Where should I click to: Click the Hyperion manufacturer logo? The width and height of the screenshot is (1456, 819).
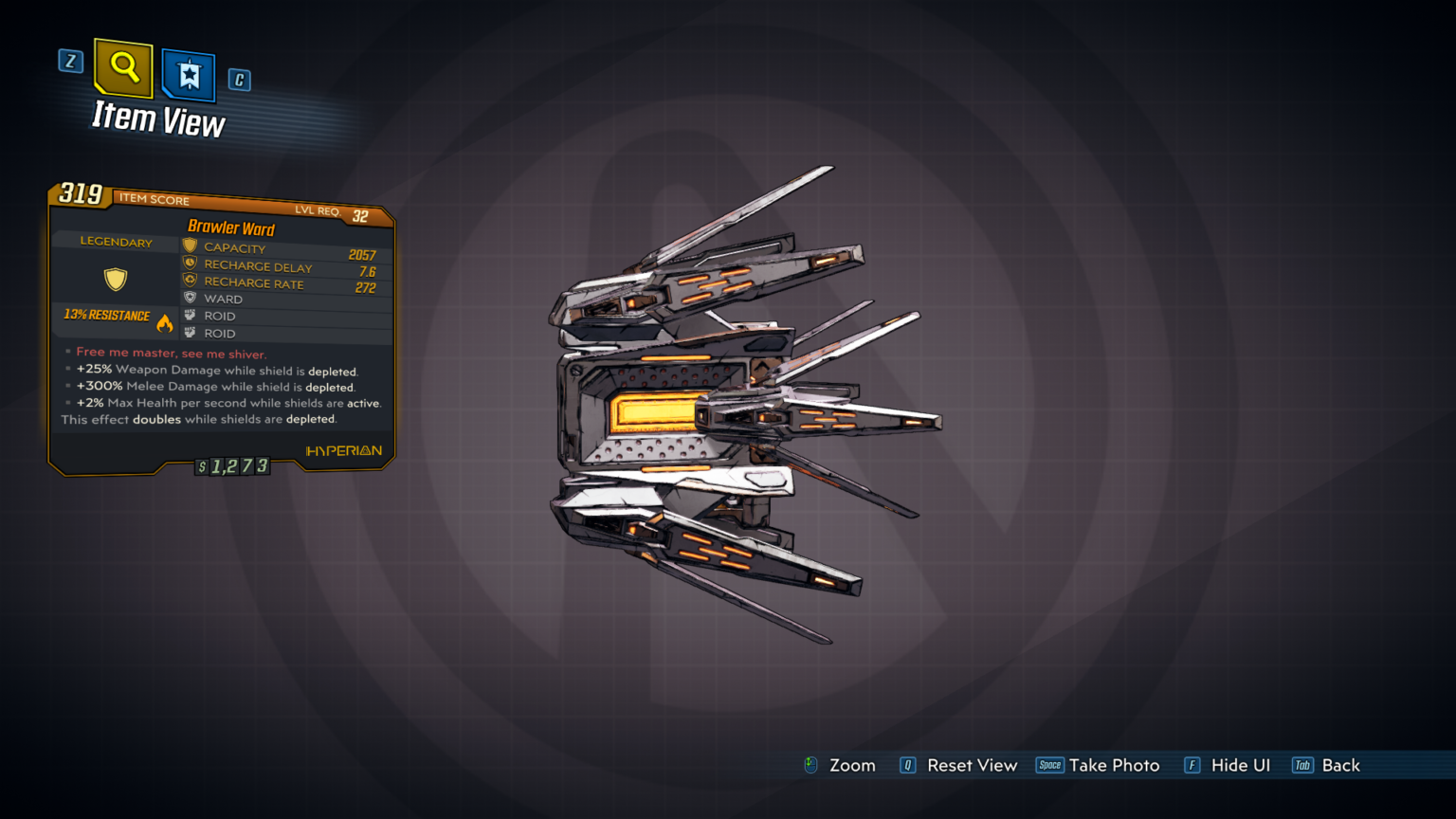click(345, 450)
